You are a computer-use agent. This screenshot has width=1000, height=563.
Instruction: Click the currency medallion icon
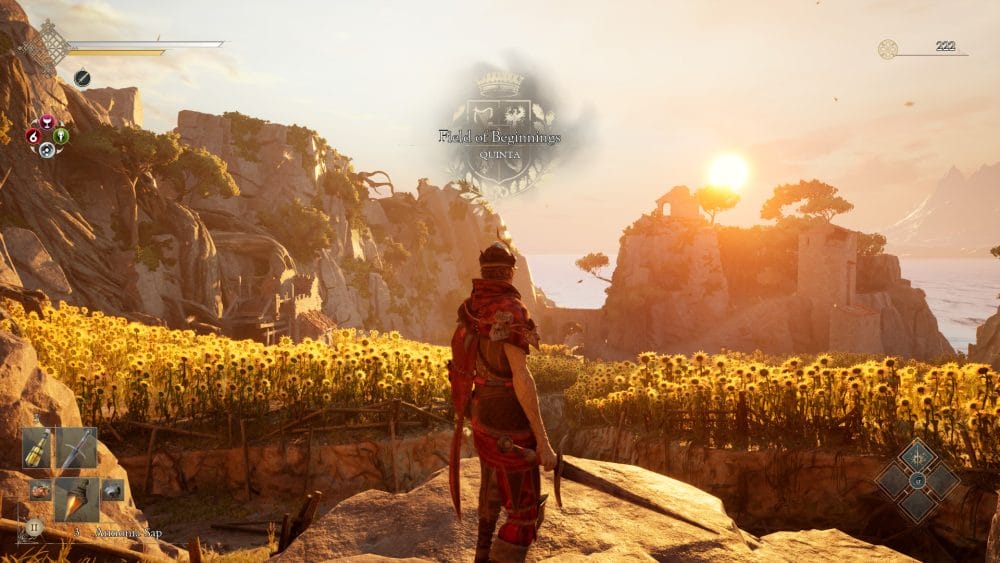pyautogui.click(x=887, y=49)
